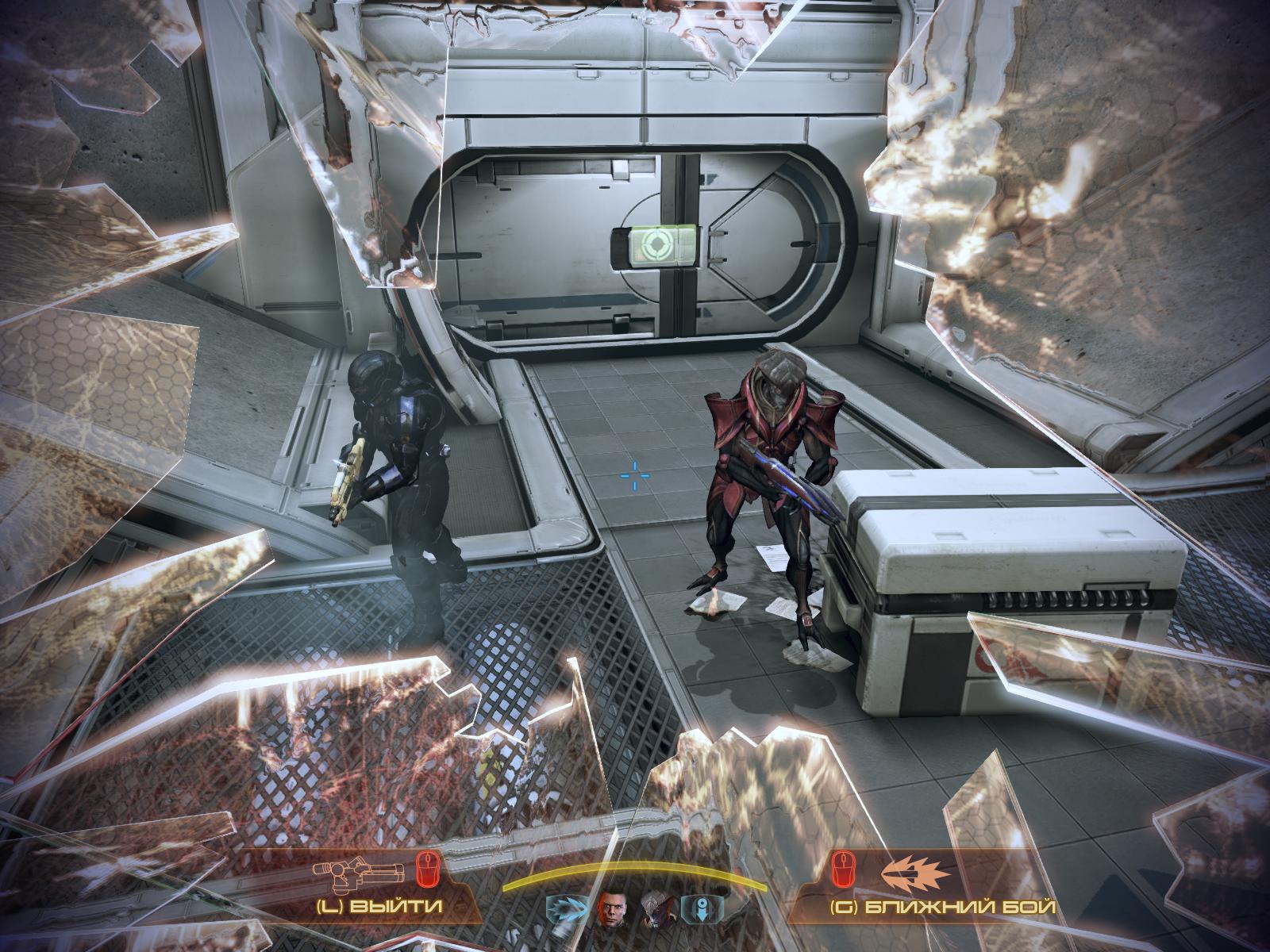This screenshot has width=1270, height=952.
Task: Activate the blue spiked burst power icon
Action: [x=569, y=907]
